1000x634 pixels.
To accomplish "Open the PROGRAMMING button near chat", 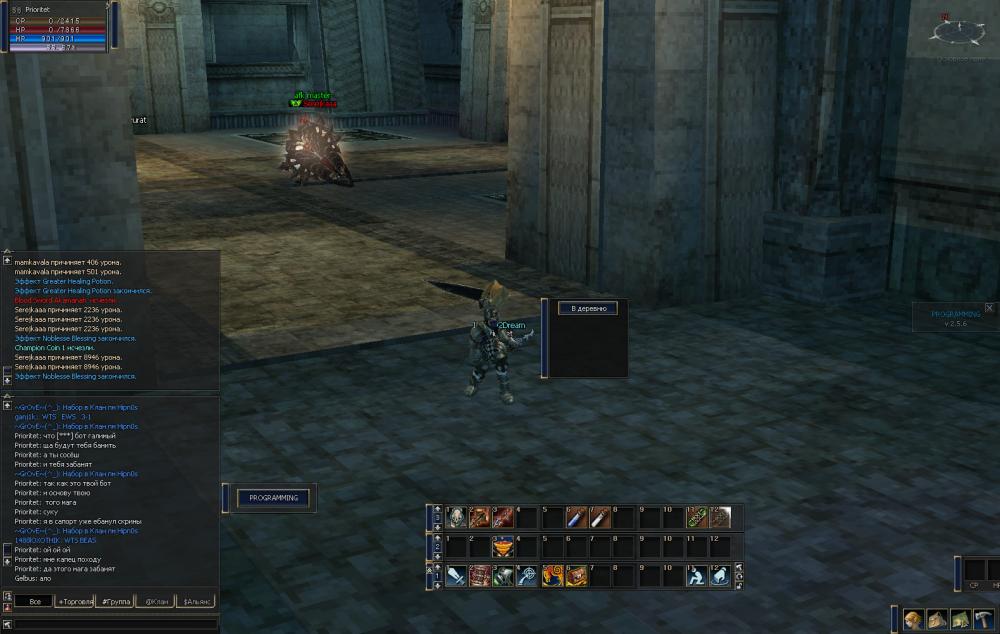I will (x=274, y=497).
